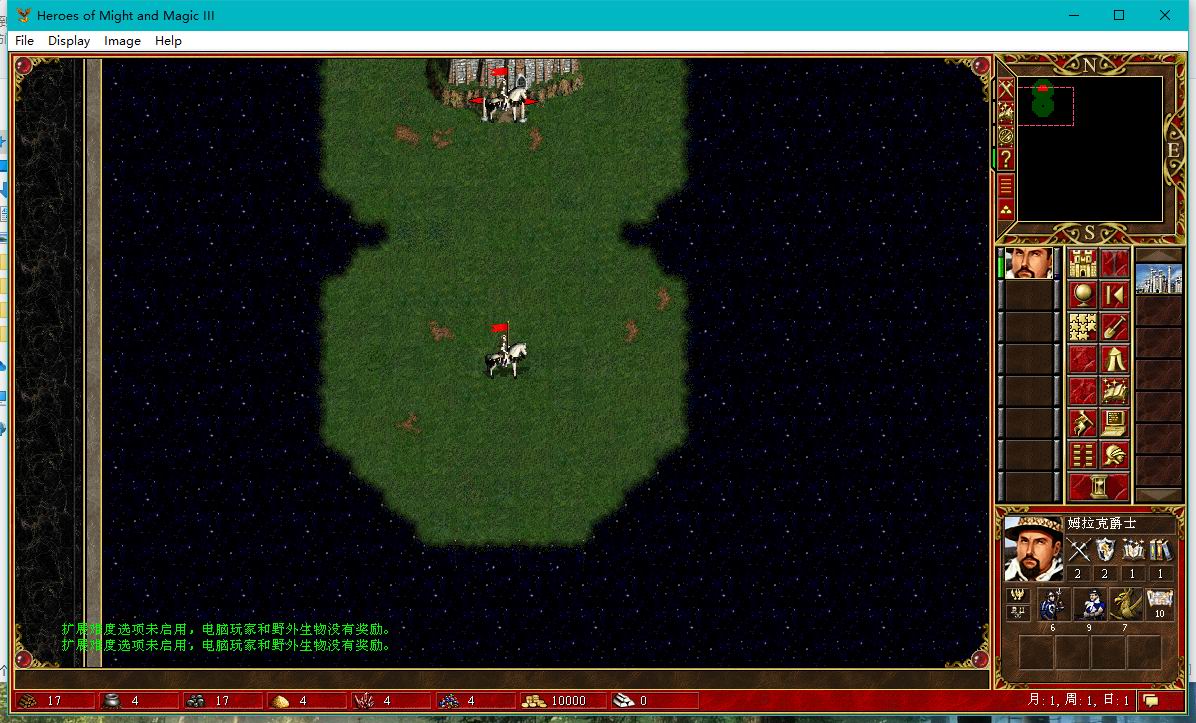Screen dimensions: 1196x723
Task: Click the tent sleep hero button
Action: 1115,359
